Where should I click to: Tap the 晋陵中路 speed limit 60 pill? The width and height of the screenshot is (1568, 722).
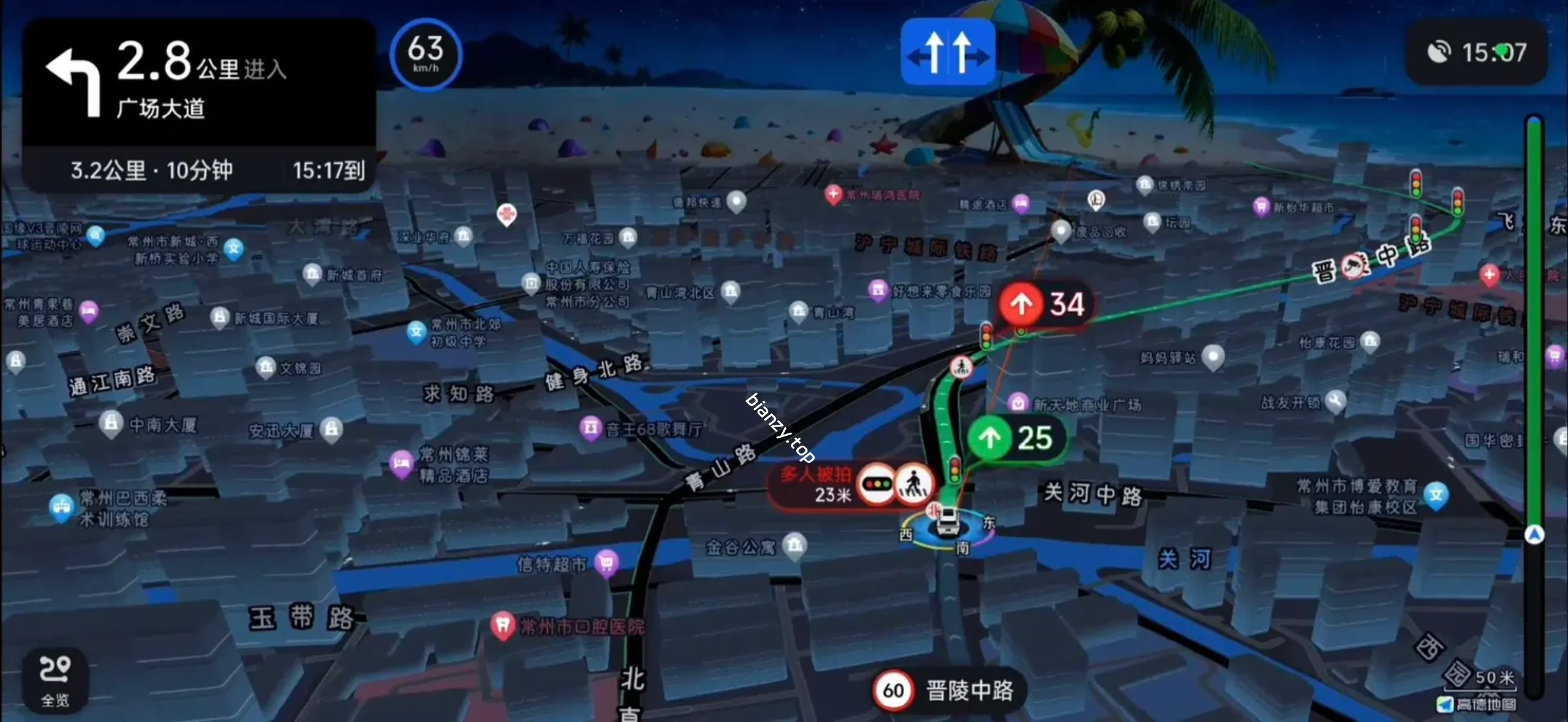948,691
